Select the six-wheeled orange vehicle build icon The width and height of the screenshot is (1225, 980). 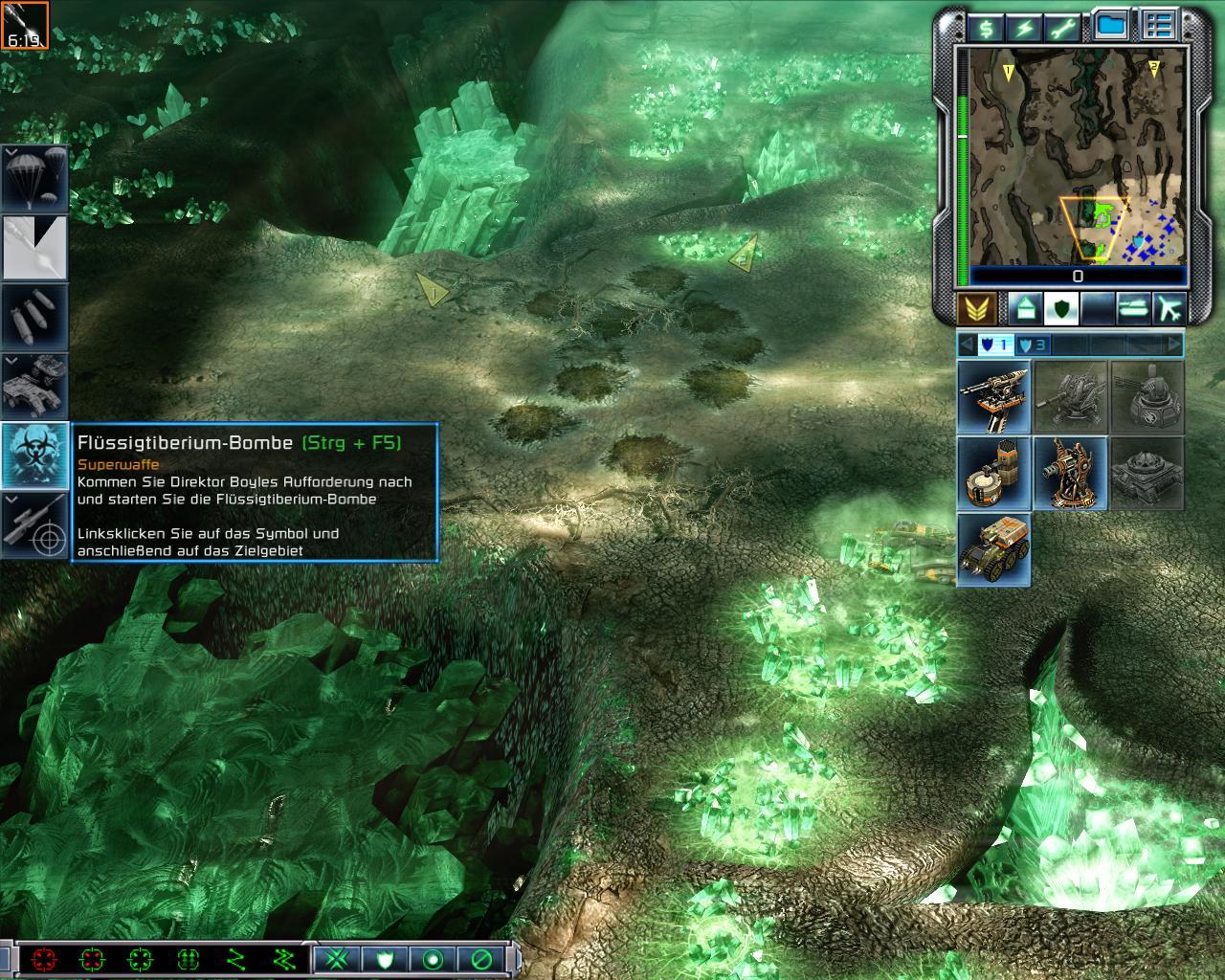coord(993,549)
